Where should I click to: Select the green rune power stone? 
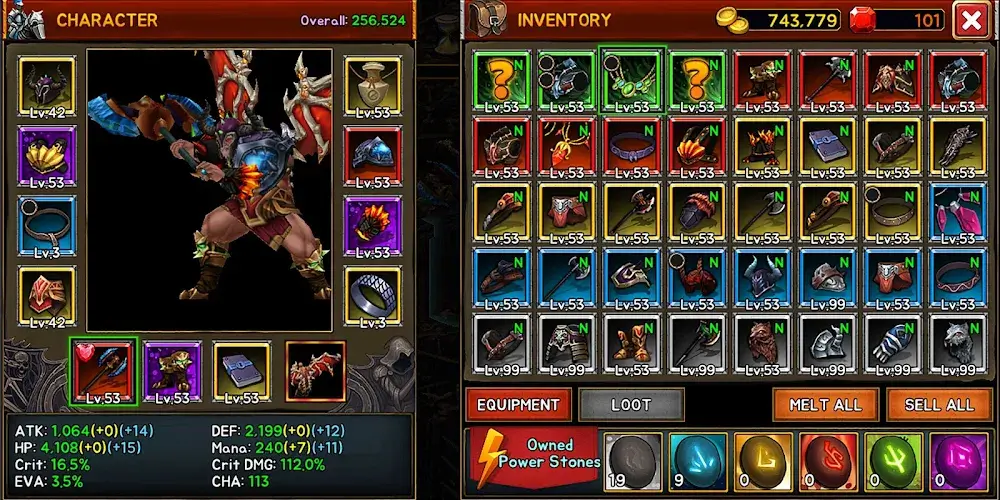892,461
